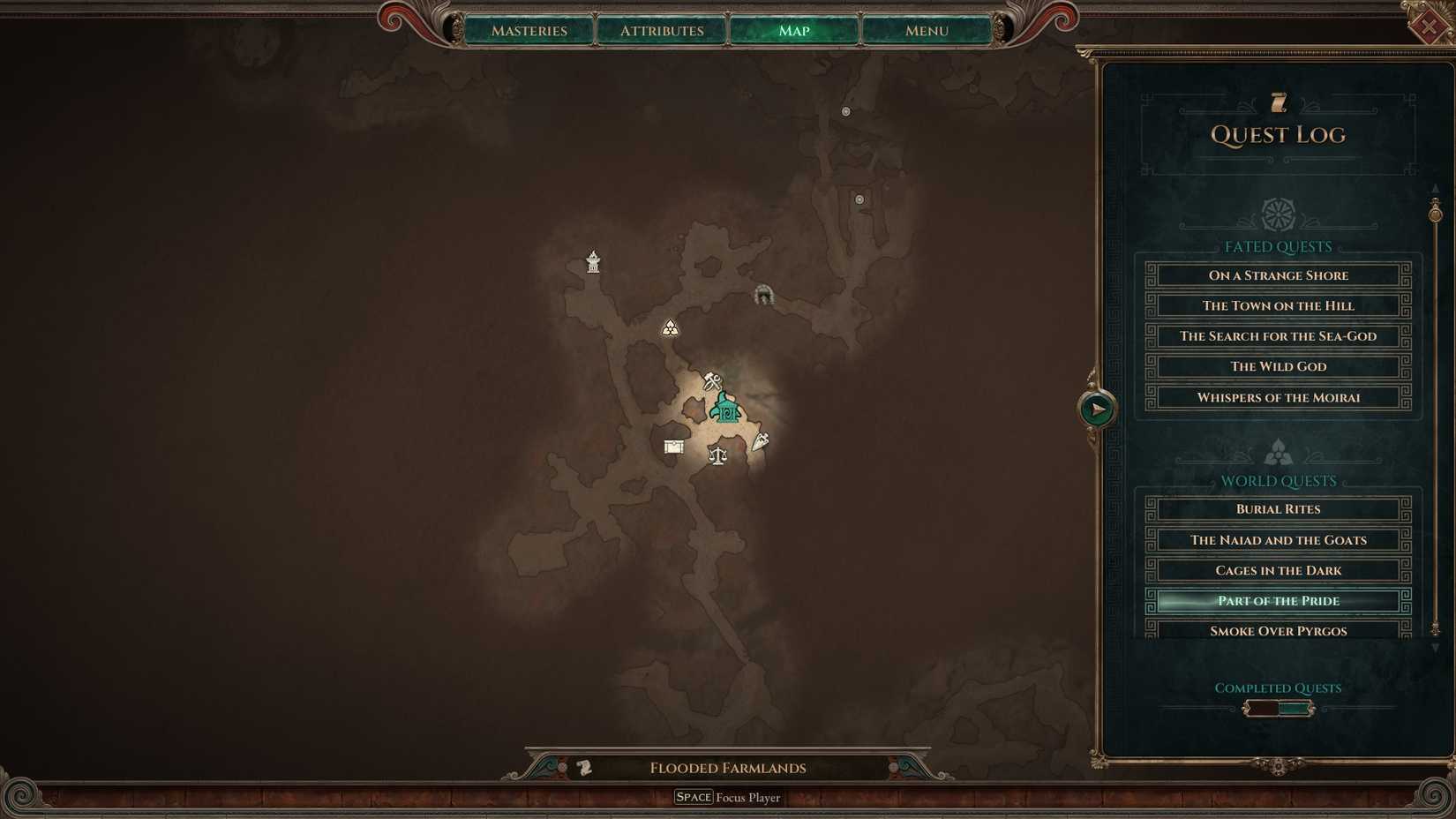The width and height of the screenshot is (1456, 819).
Task: Collapse the Quest Log side panel arrow
Action: coord(1095,408)
